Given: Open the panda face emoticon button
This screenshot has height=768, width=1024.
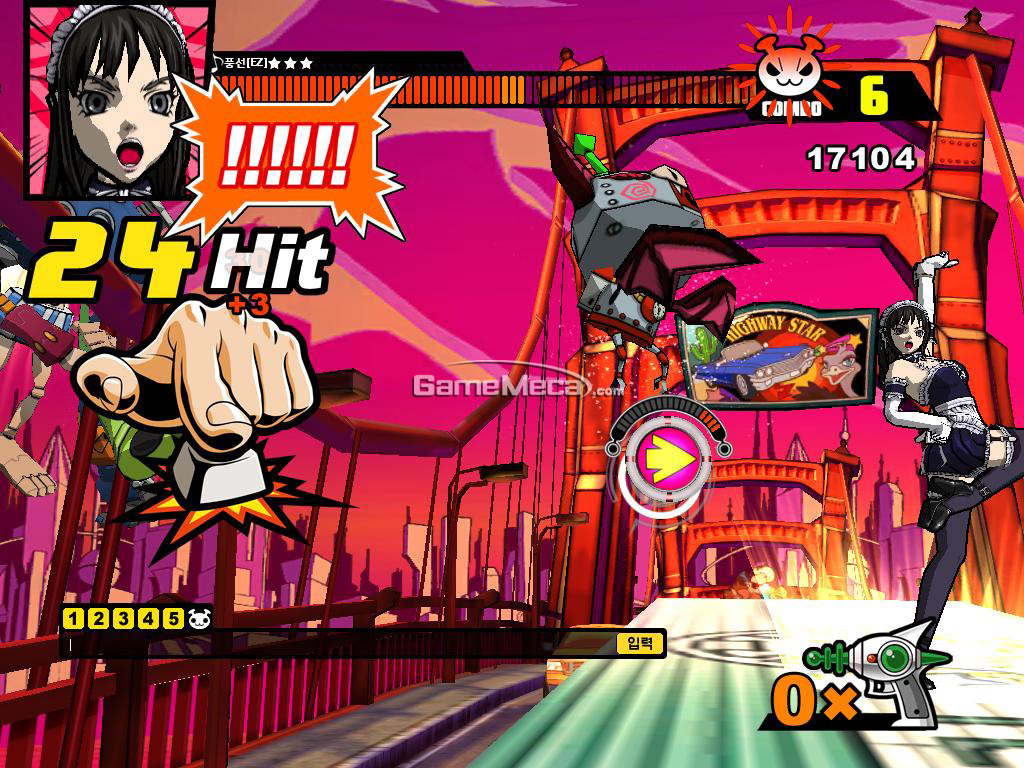Looking at the screenshot, I should coord(199,618).
